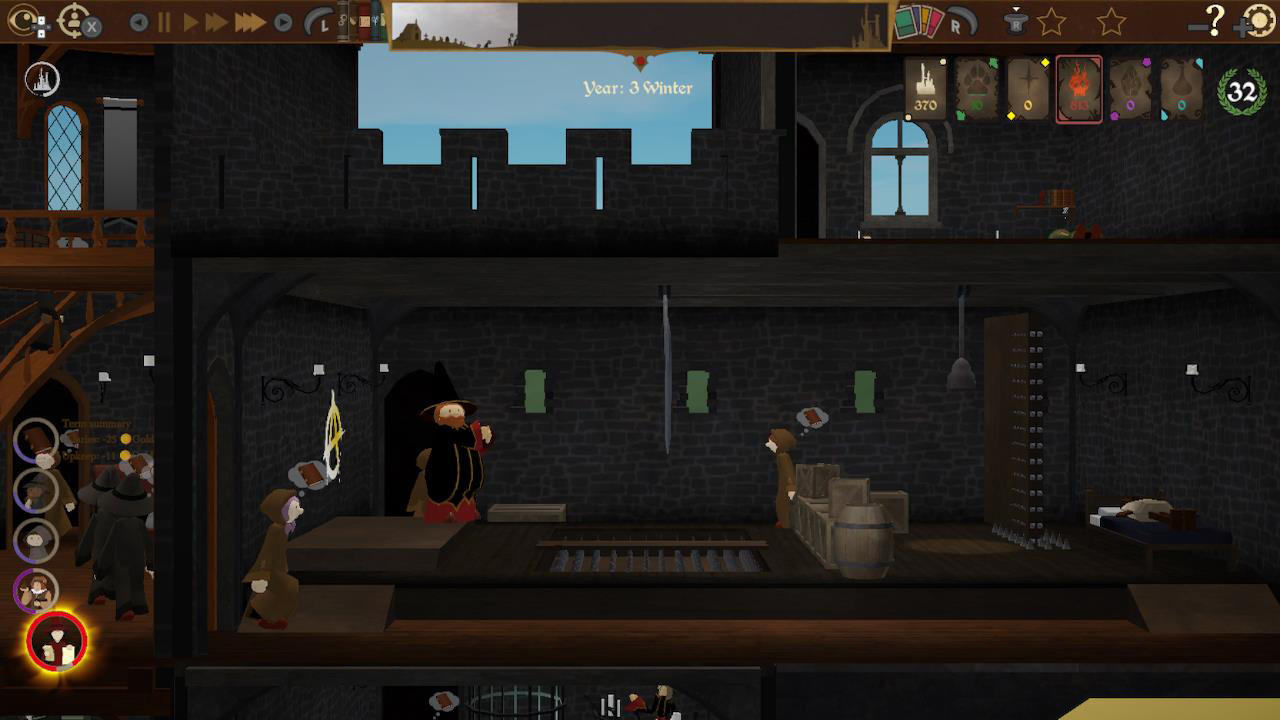The width and height of the screenshot is (1280, 720).
Task: Pause the game with the pause button
Action: pos(165,22)
